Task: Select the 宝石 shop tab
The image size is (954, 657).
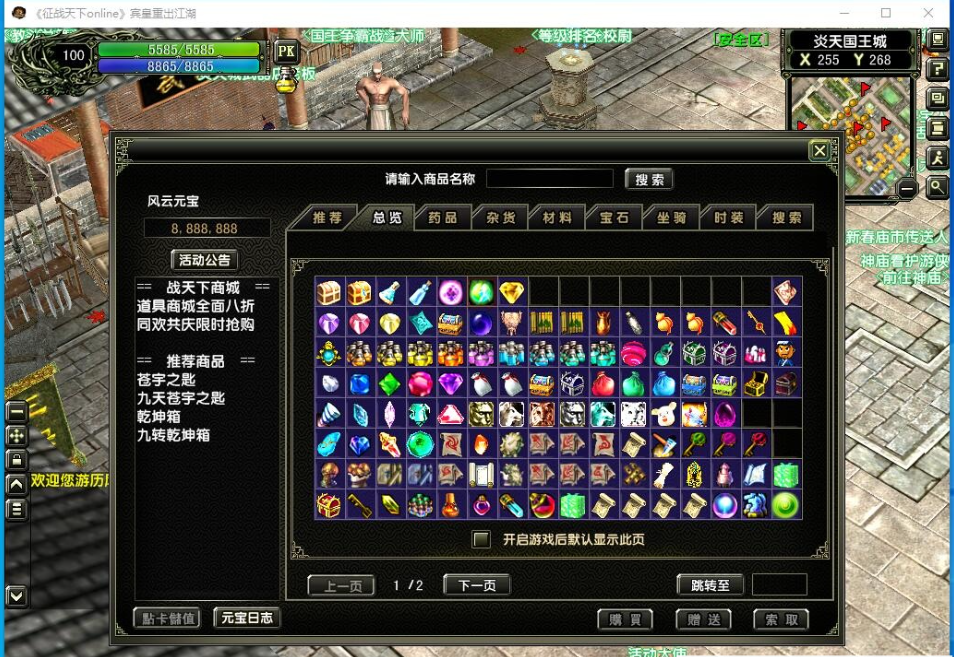Action: pos(614,218)
